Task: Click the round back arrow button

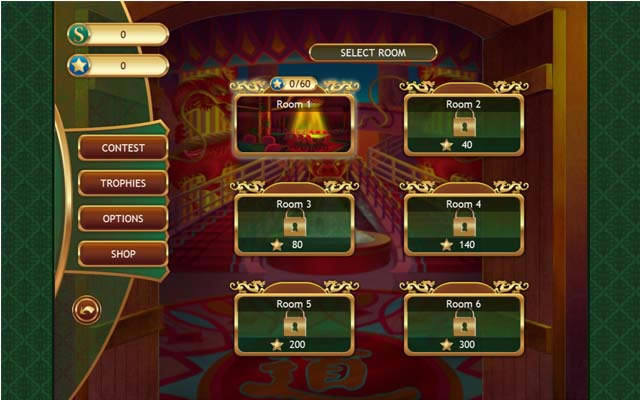Action: 87,310
